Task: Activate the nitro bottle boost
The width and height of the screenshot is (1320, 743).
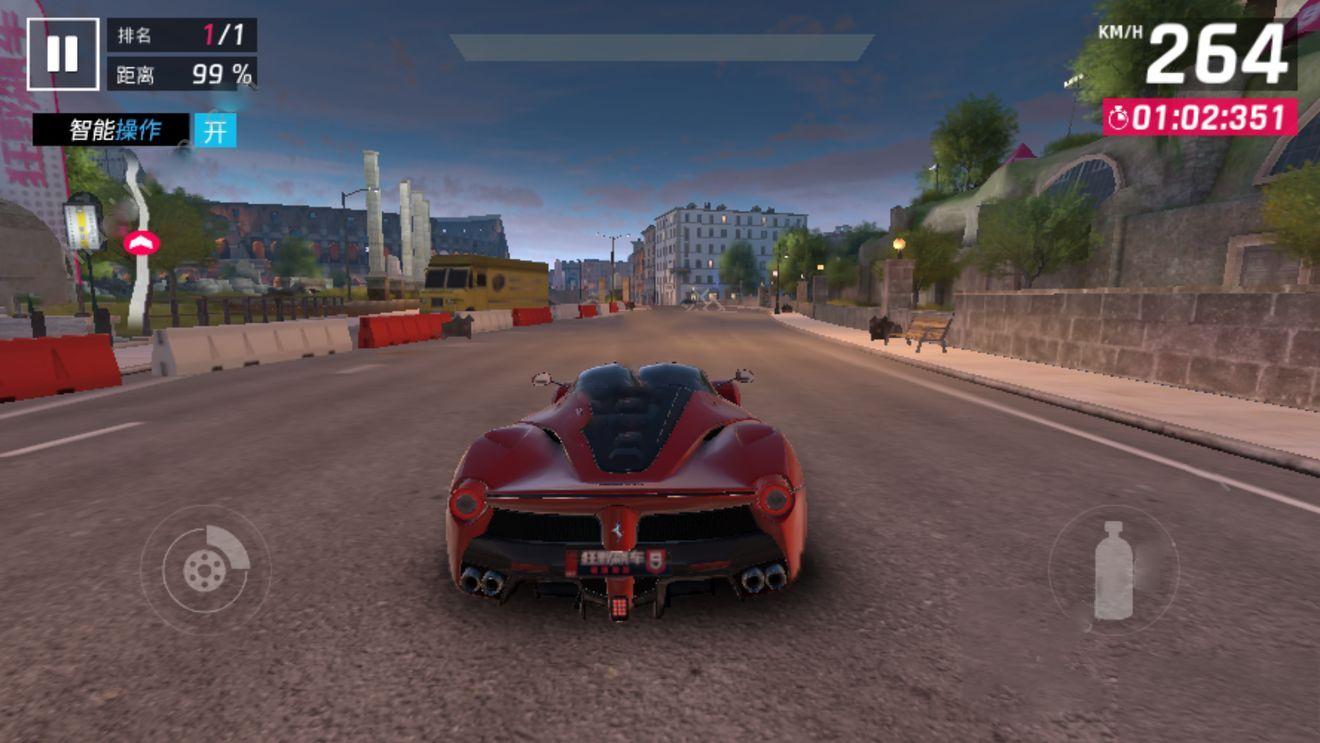Action: (x=1113, y=569)
